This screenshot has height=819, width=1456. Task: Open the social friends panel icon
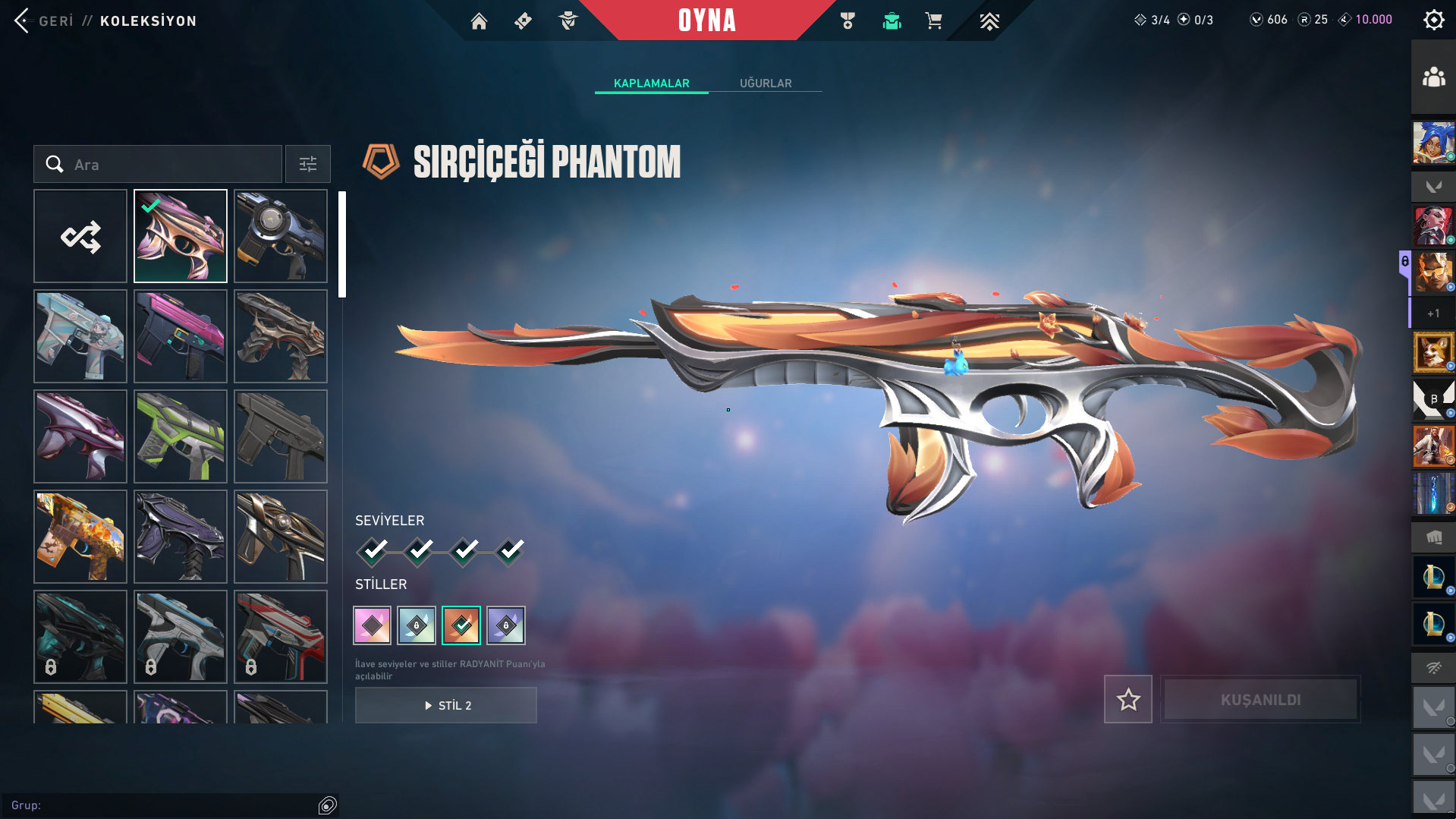[x=1433, y=77]
